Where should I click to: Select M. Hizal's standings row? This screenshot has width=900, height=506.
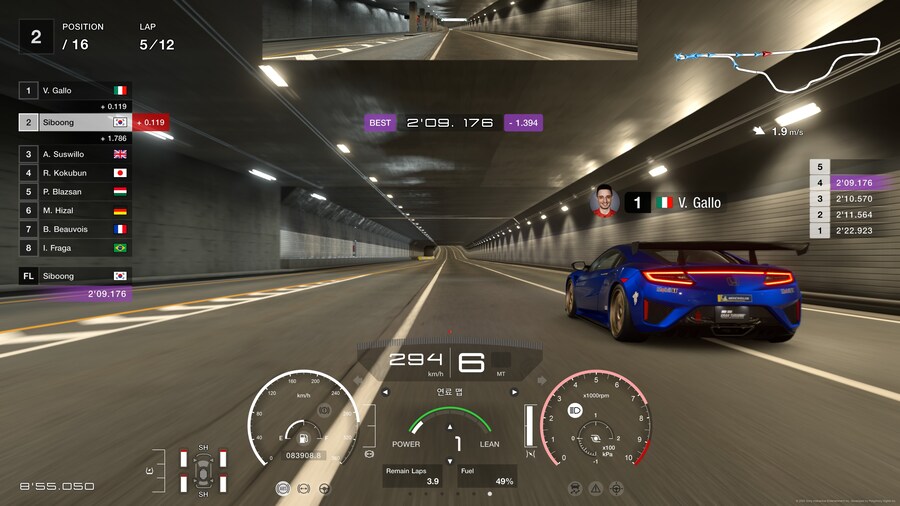coord(74,210)
